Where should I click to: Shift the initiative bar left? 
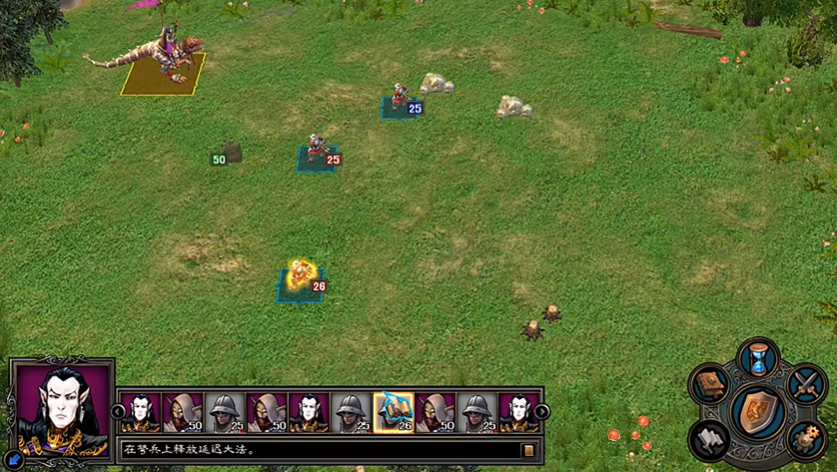(118, 411)
